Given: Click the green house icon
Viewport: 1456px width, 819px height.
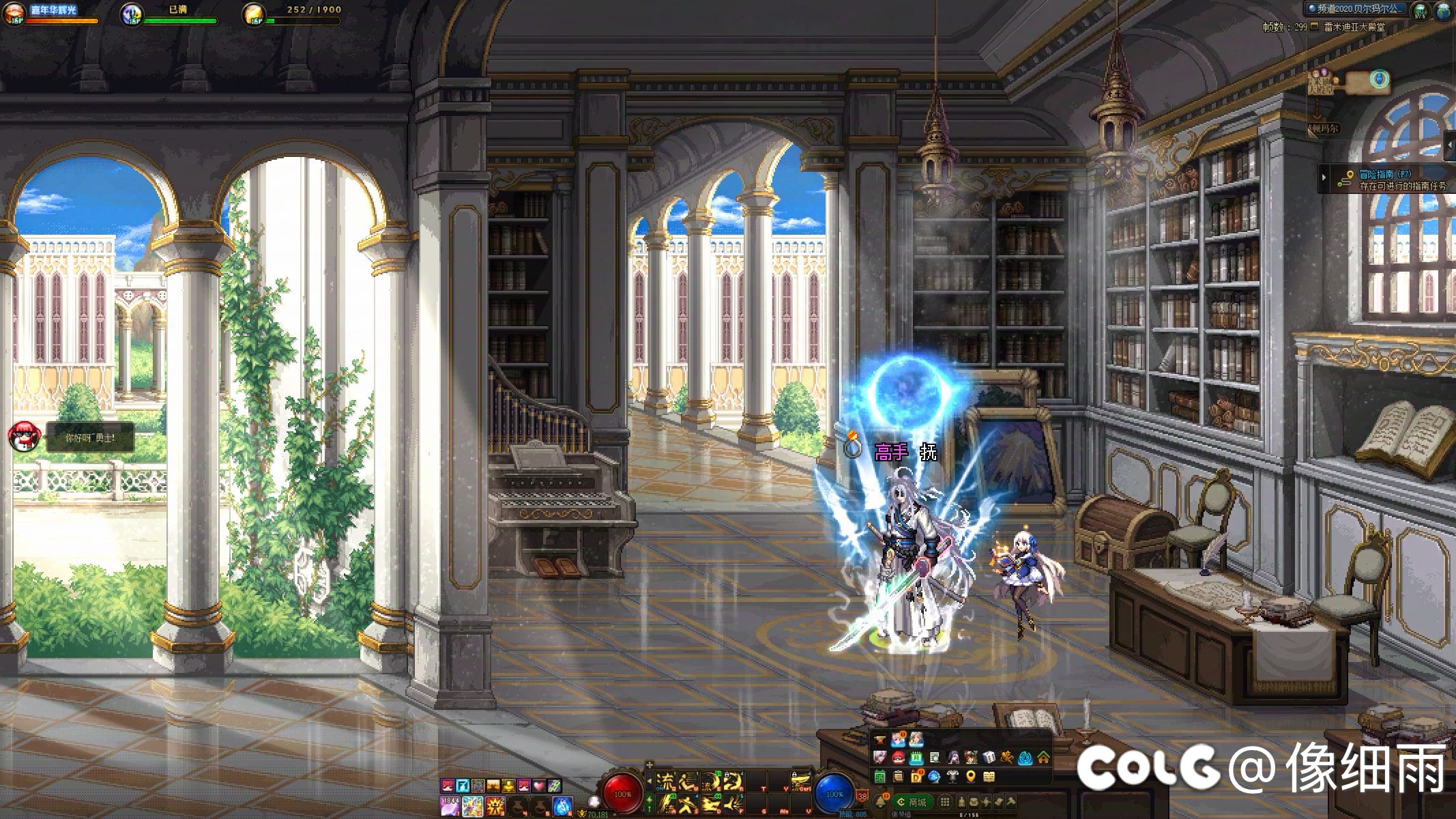Looking at the screenshot, I should point(1043,758).
